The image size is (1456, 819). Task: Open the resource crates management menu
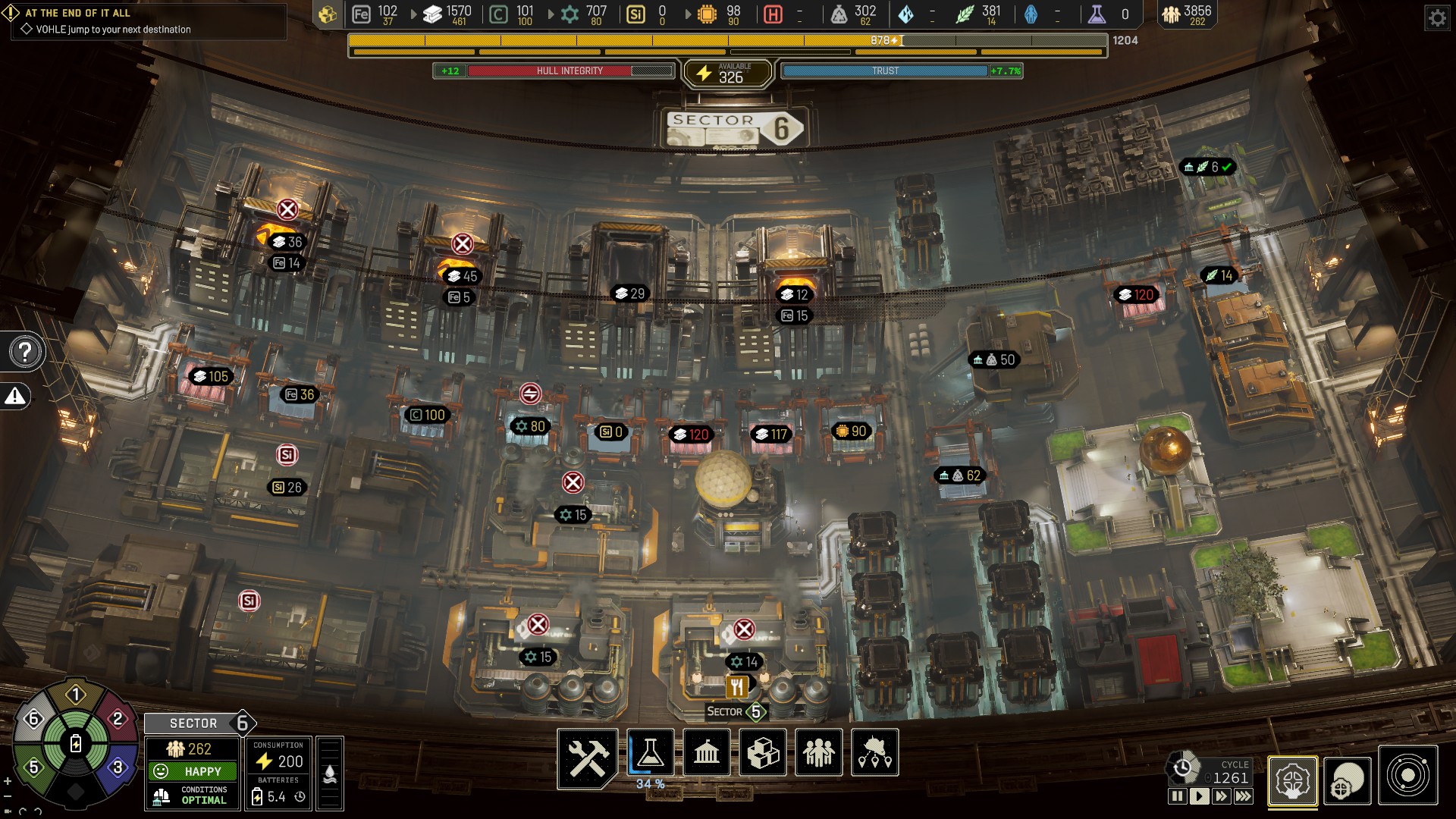763,753
